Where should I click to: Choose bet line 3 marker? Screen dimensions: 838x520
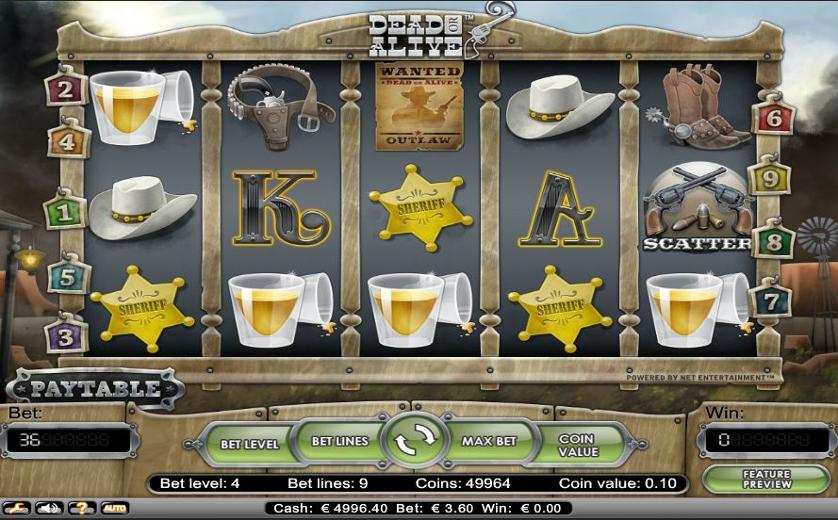(x=66, y=336)
